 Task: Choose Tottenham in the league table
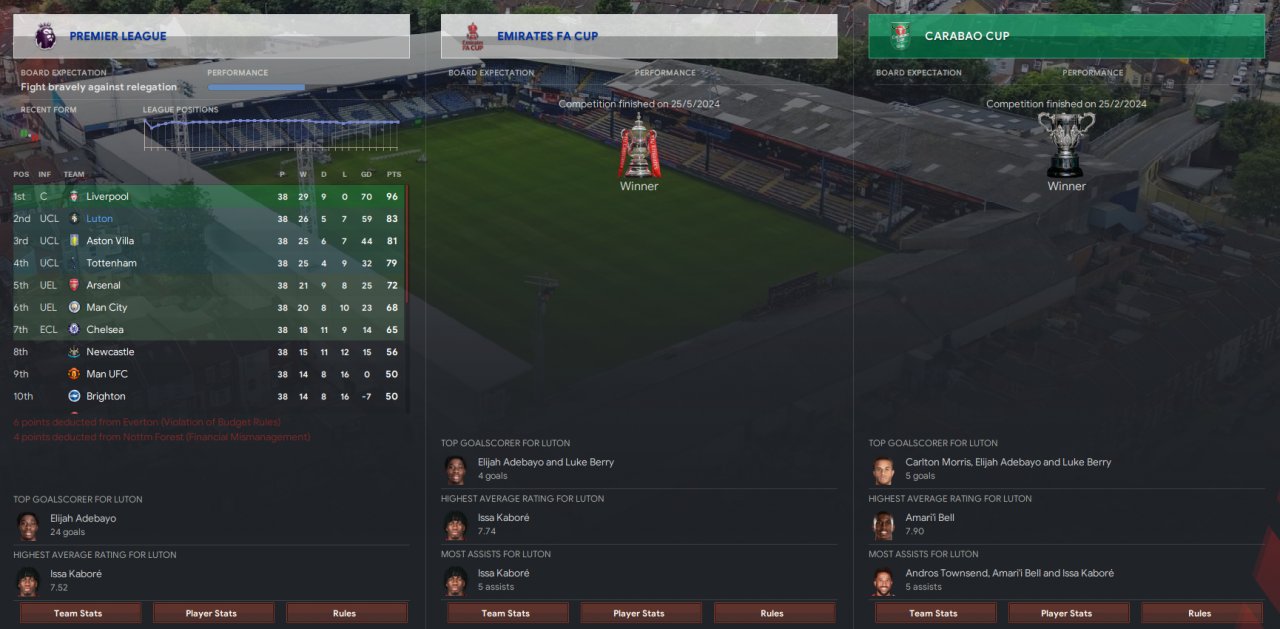(x=111, y=263)
